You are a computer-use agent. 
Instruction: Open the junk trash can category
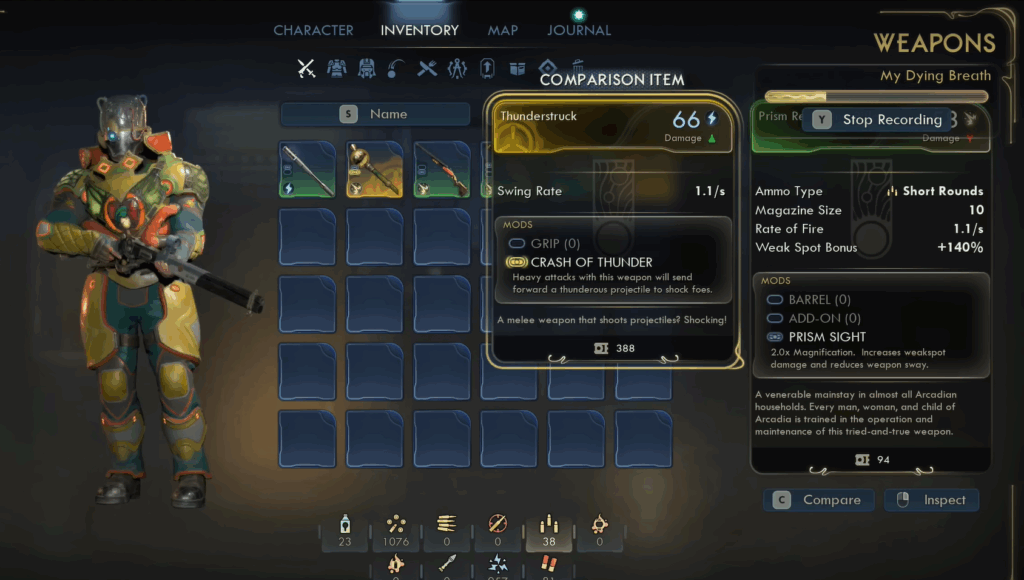tap(577, 68)
